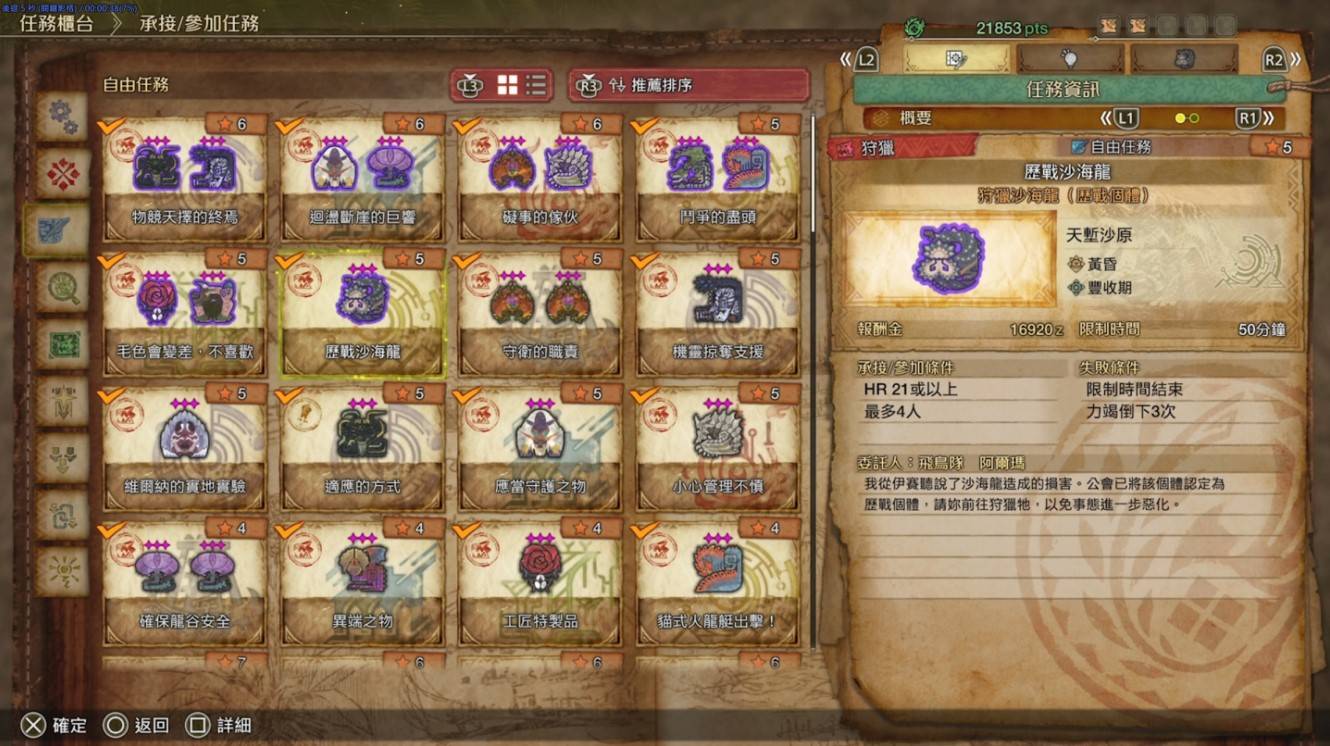Expand the L2 quest board tab selector
Viewport: 1330px width, 746px height.
click(864, 60)
